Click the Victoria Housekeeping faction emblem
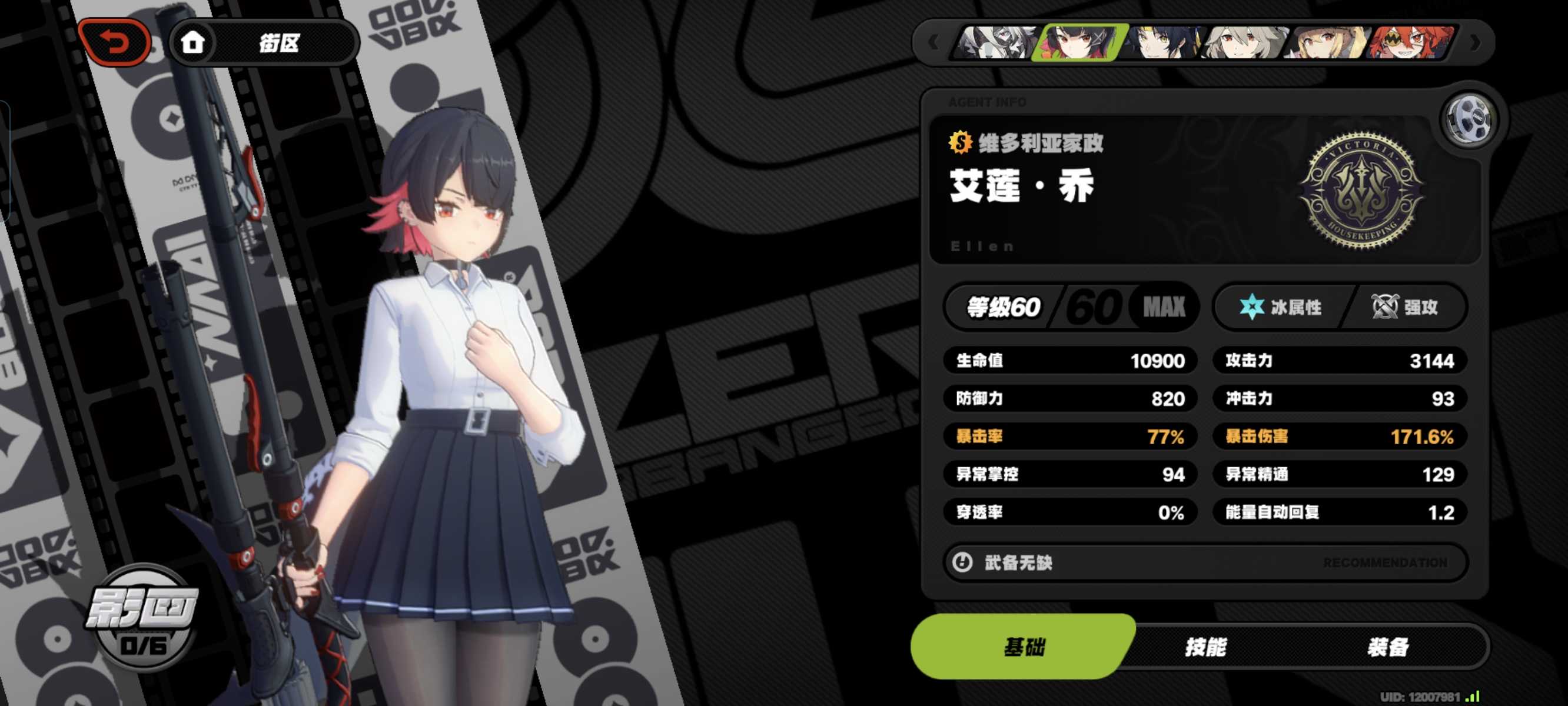The width and height of the screenshot is (1568, 706). click(x=1361, y=191)
